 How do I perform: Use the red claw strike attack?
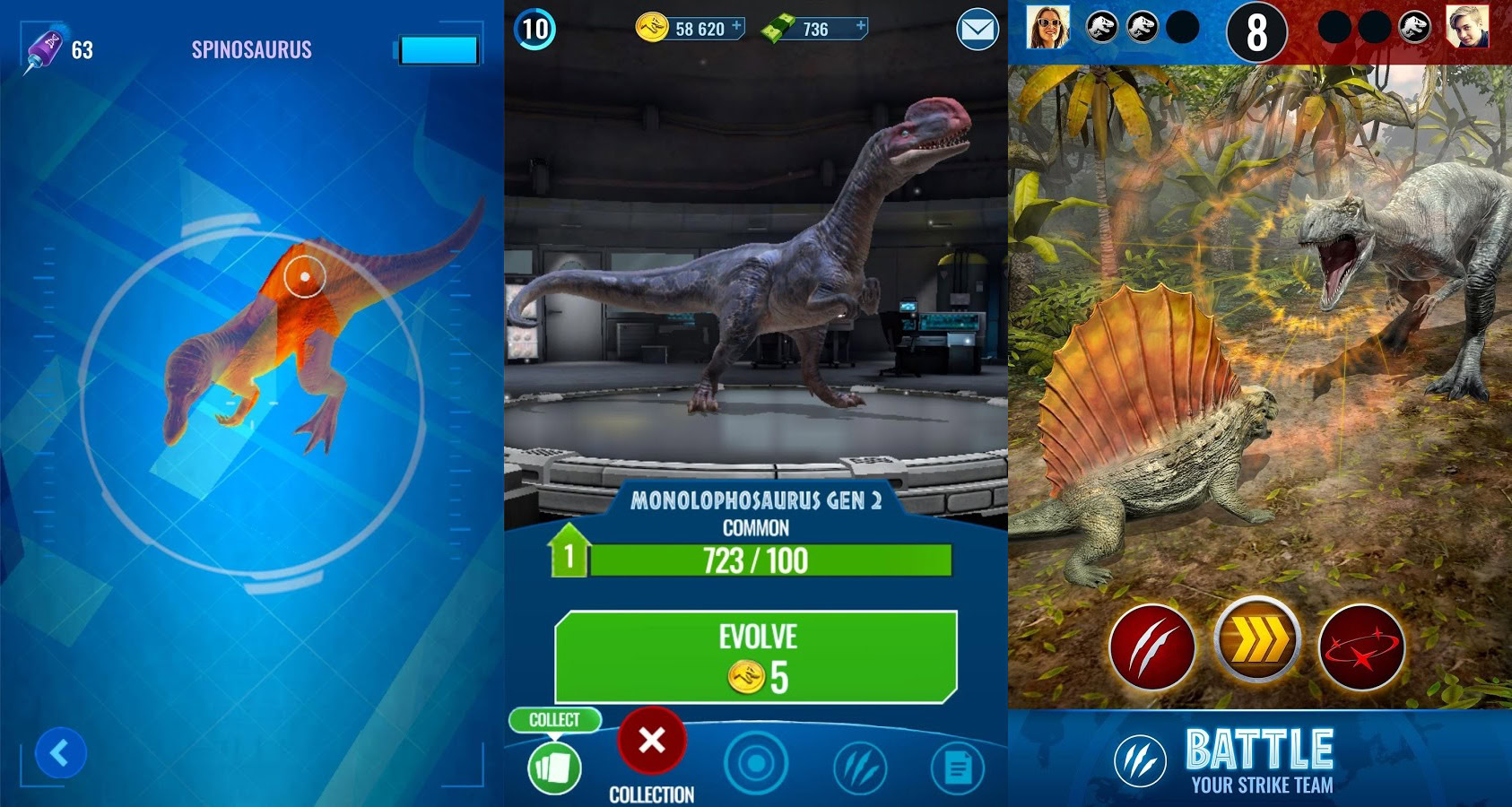pos(1152,647)
